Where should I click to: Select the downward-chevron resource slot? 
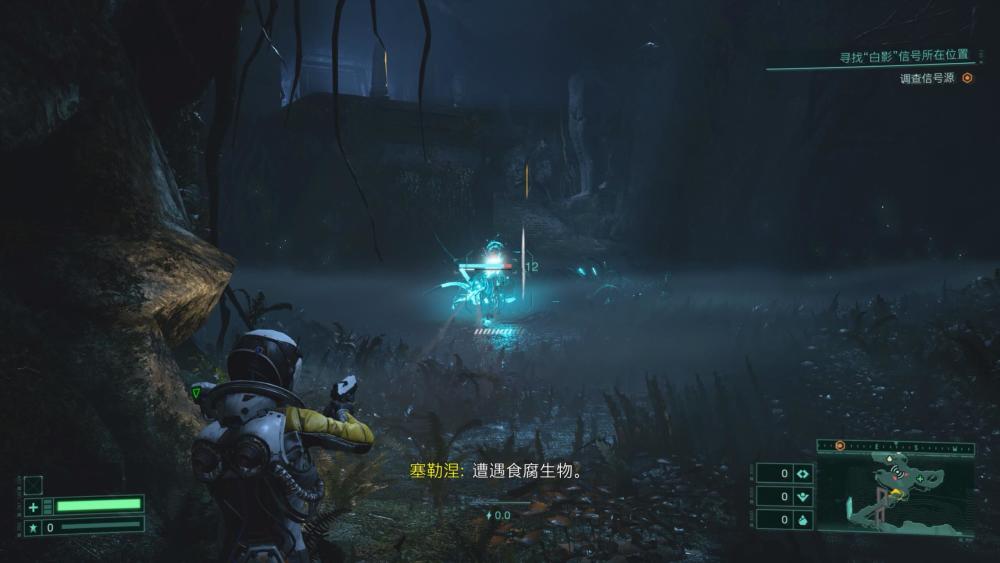(x=803, y=496)
